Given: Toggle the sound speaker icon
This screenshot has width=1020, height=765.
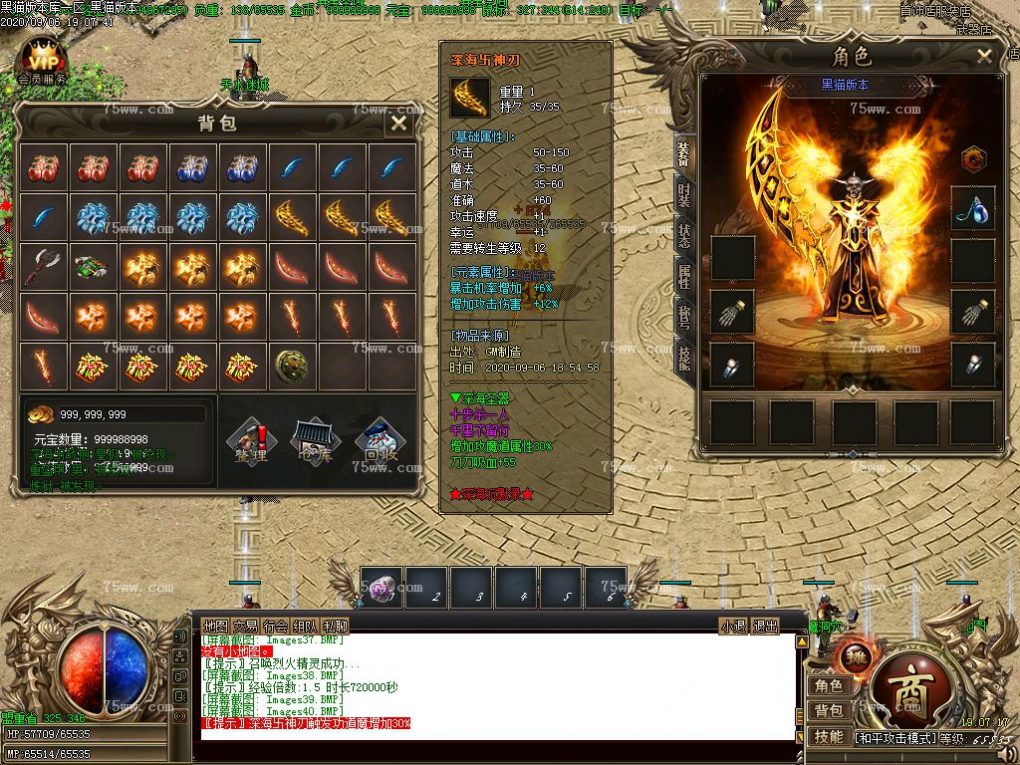Looking at the screenshot, I should coord(181,636).
